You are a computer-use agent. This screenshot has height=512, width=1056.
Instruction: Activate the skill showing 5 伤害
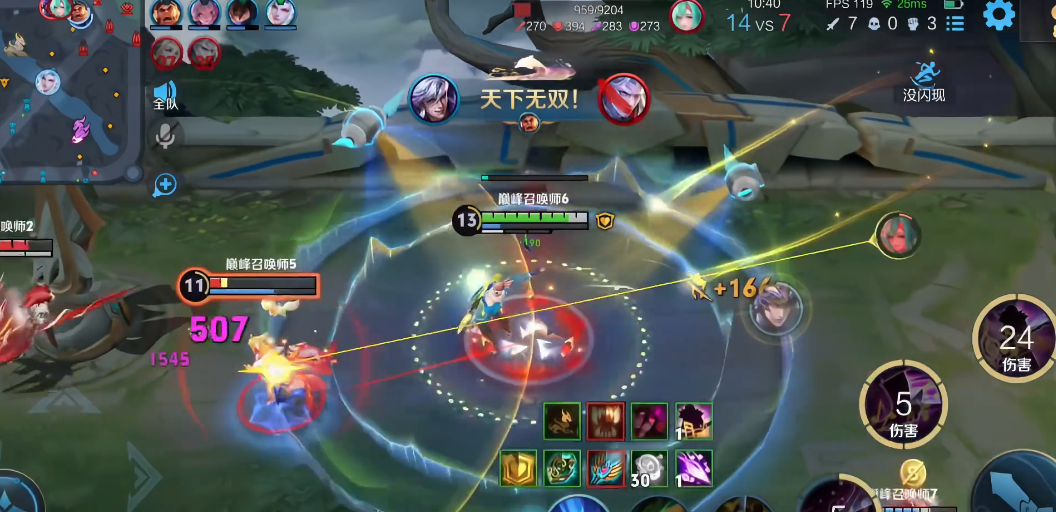pyautogui.click(x=903, y=406)
